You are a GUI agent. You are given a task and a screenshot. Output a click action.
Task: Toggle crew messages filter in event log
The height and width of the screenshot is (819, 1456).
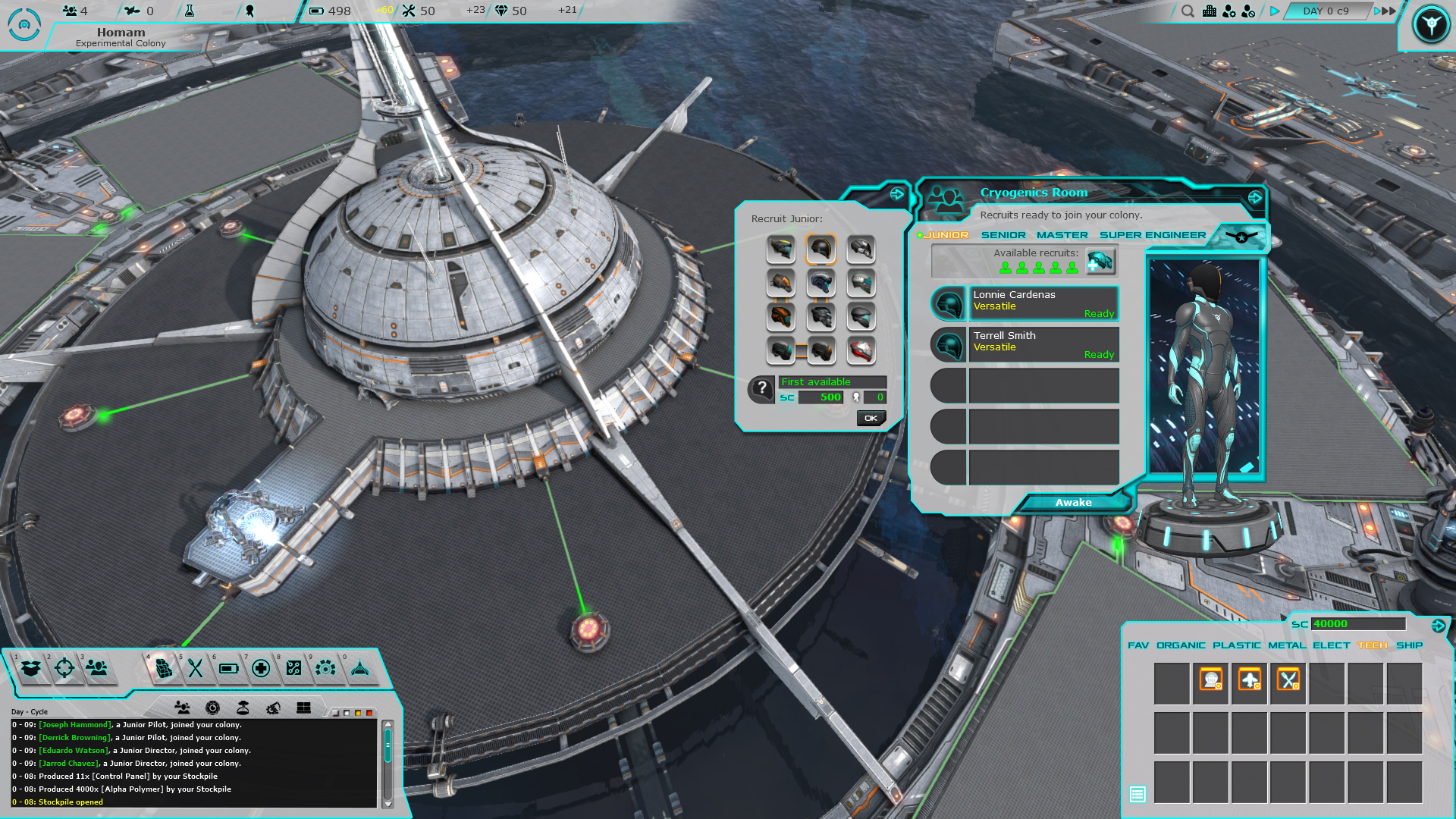[x=182, y=708]
